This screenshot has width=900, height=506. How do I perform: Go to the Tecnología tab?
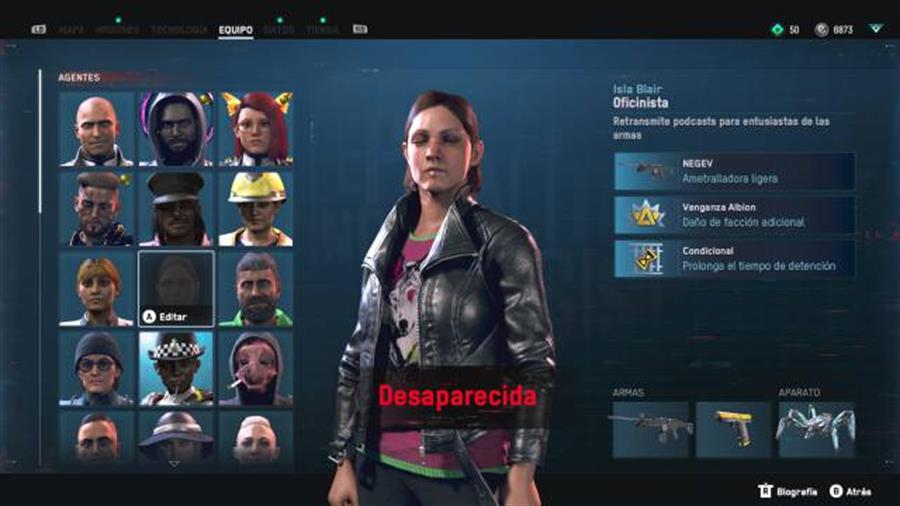click(179, 30)
